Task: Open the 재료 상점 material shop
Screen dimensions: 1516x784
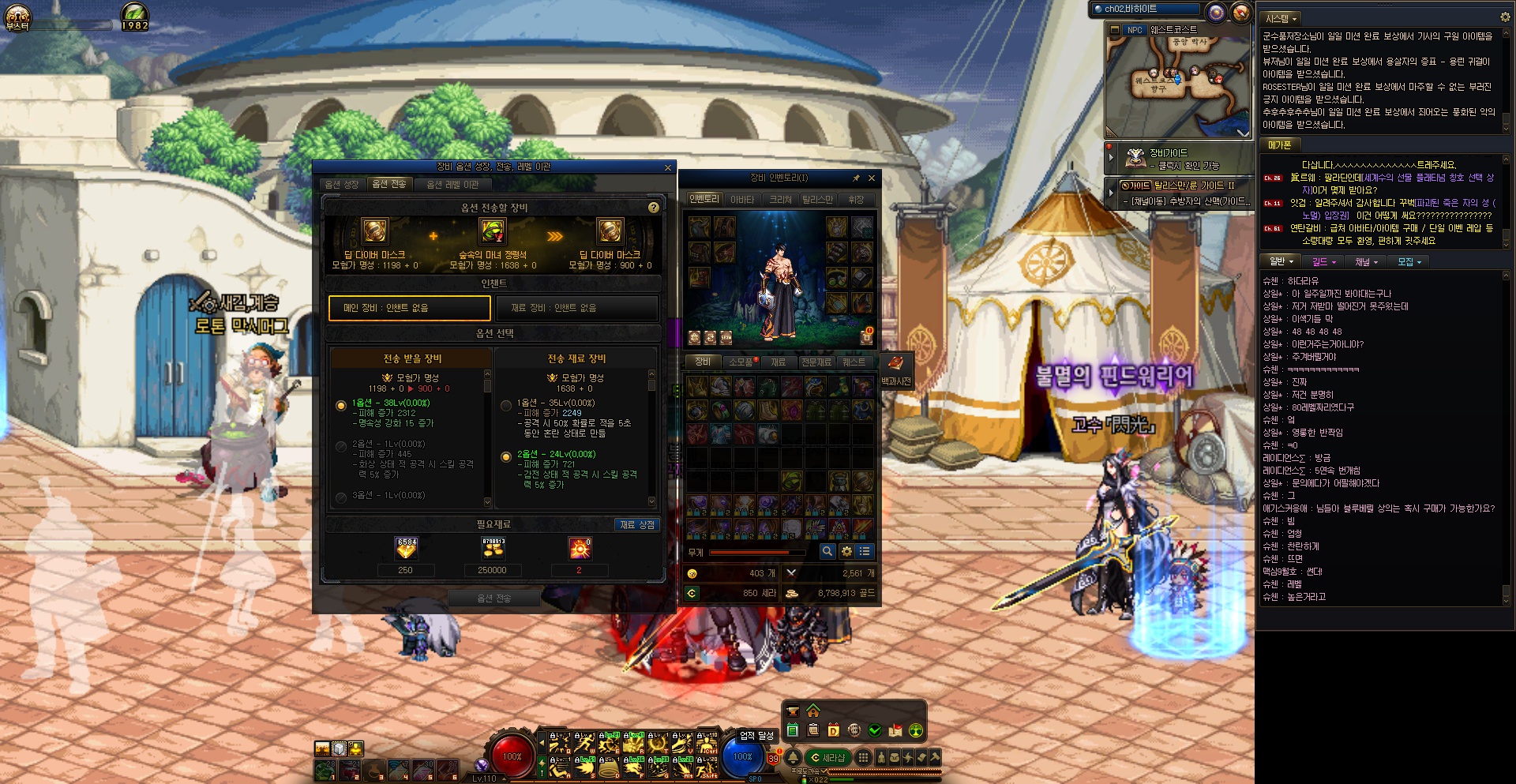Action: tap(636, 524)
